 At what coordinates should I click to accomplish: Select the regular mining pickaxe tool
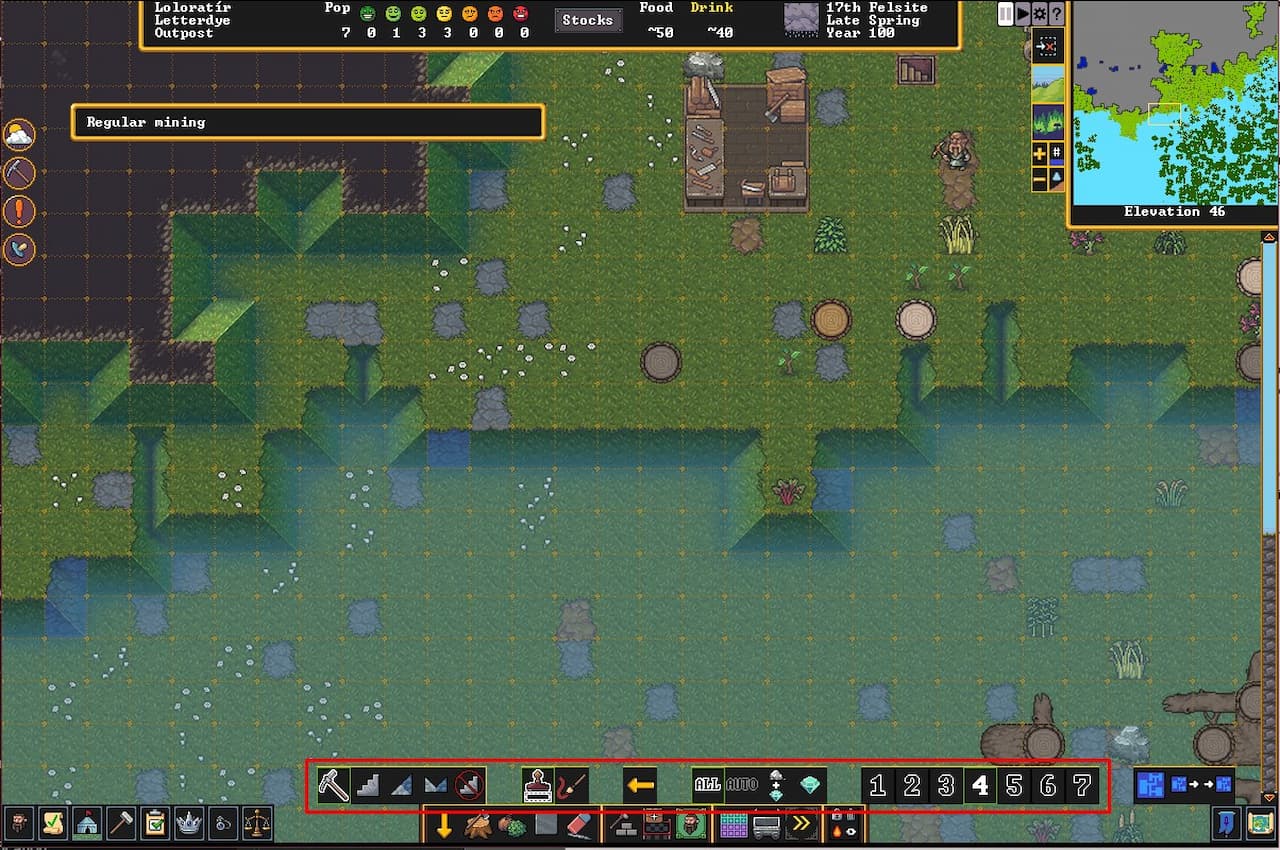[333, 785]
